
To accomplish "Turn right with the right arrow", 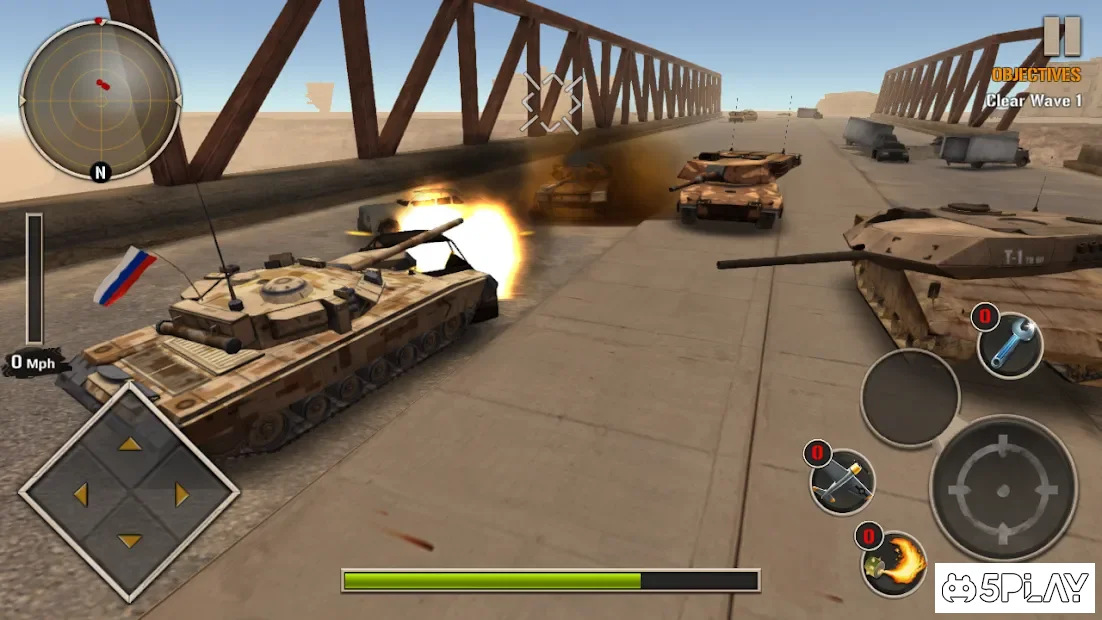I will (182, 494).
